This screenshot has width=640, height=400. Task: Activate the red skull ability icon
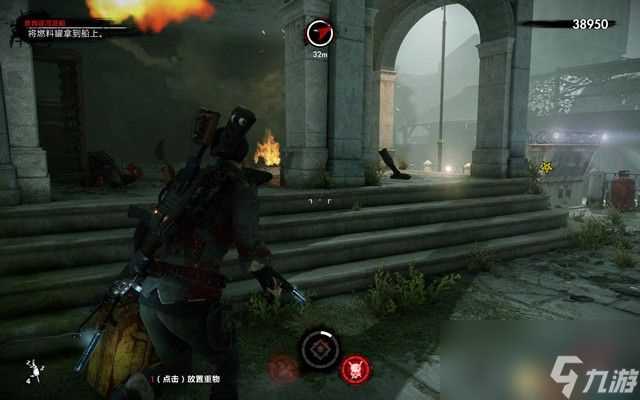point(355,369)
